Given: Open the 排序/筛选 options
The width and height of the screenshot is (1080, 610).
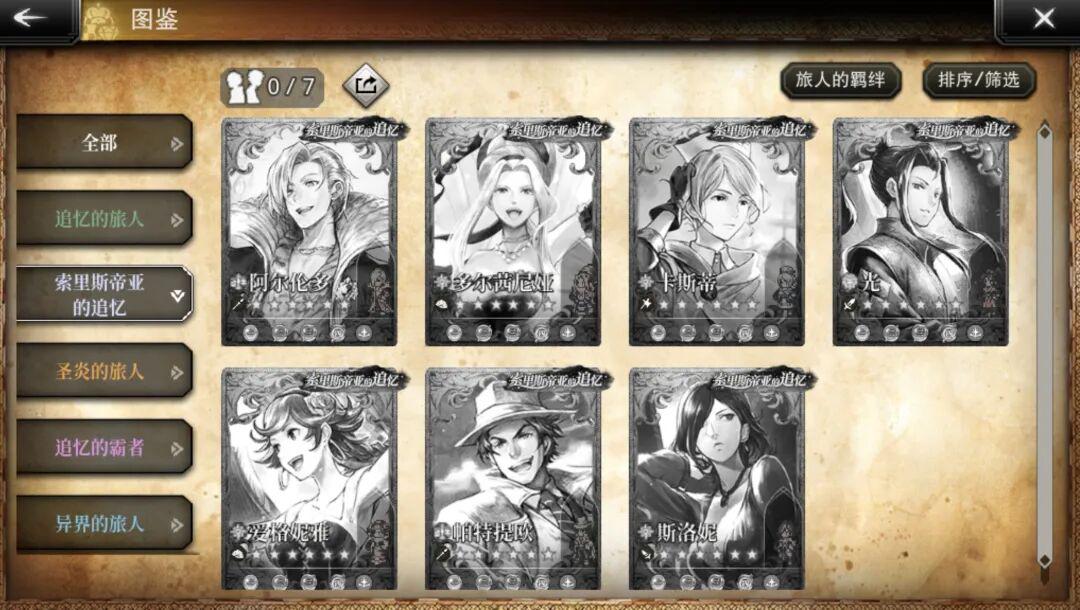Looking at the screenshot, I should pos(978,81).
